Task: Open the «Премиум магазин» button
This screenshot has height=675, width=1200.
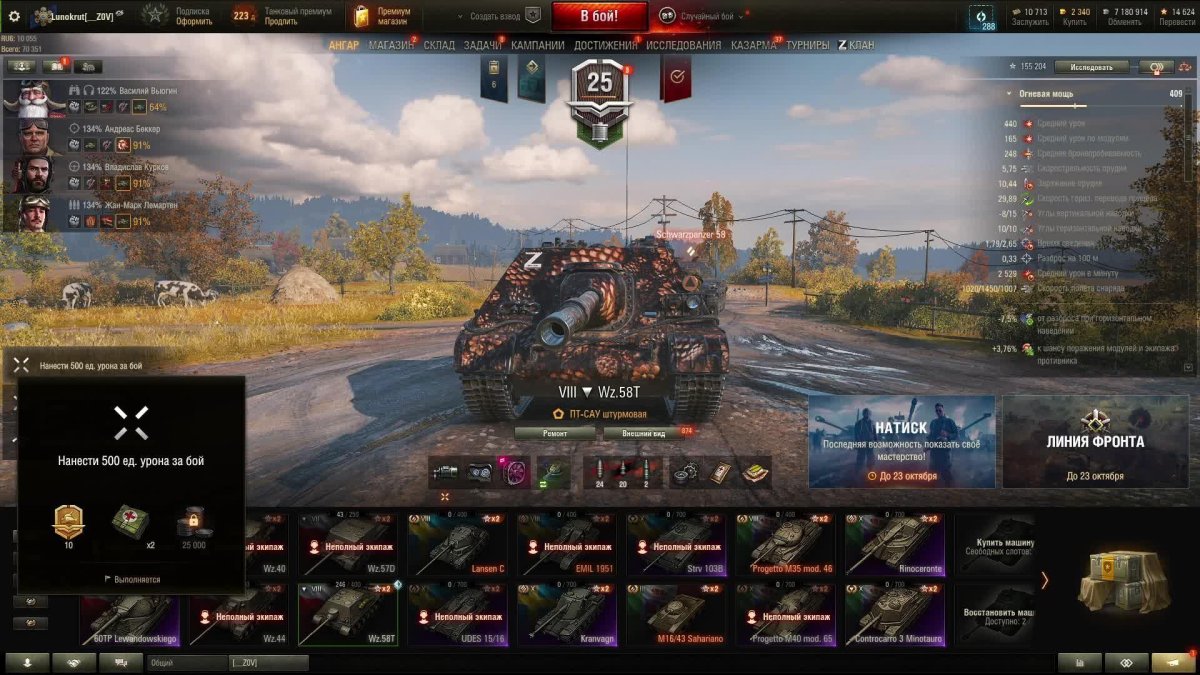Action: pos(378,16)
